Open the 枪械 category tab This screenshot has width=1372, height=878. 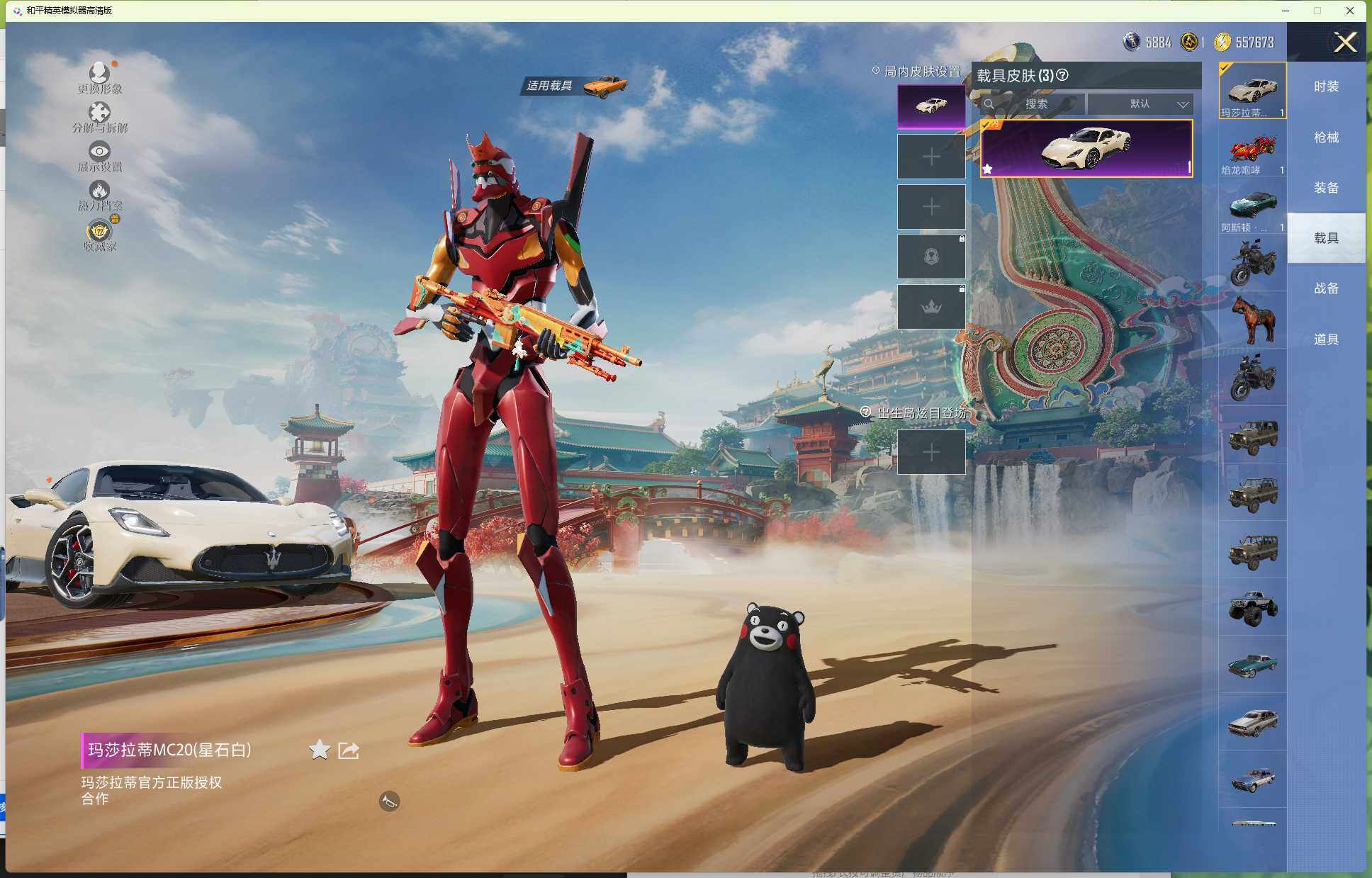1326,137
